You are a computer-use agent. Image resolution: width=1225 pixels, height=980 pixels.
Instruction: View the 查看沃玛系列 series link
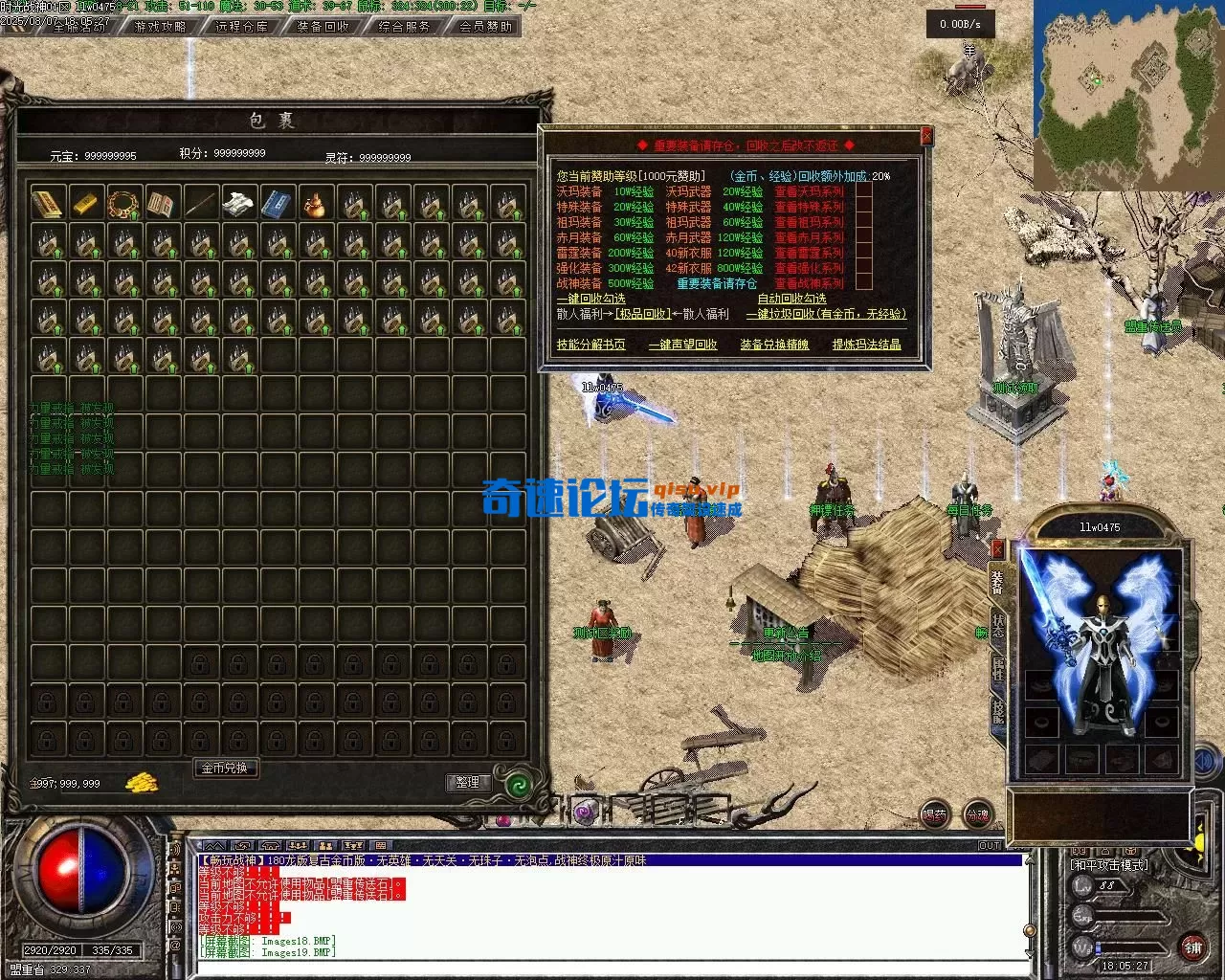tap(810, 191)
